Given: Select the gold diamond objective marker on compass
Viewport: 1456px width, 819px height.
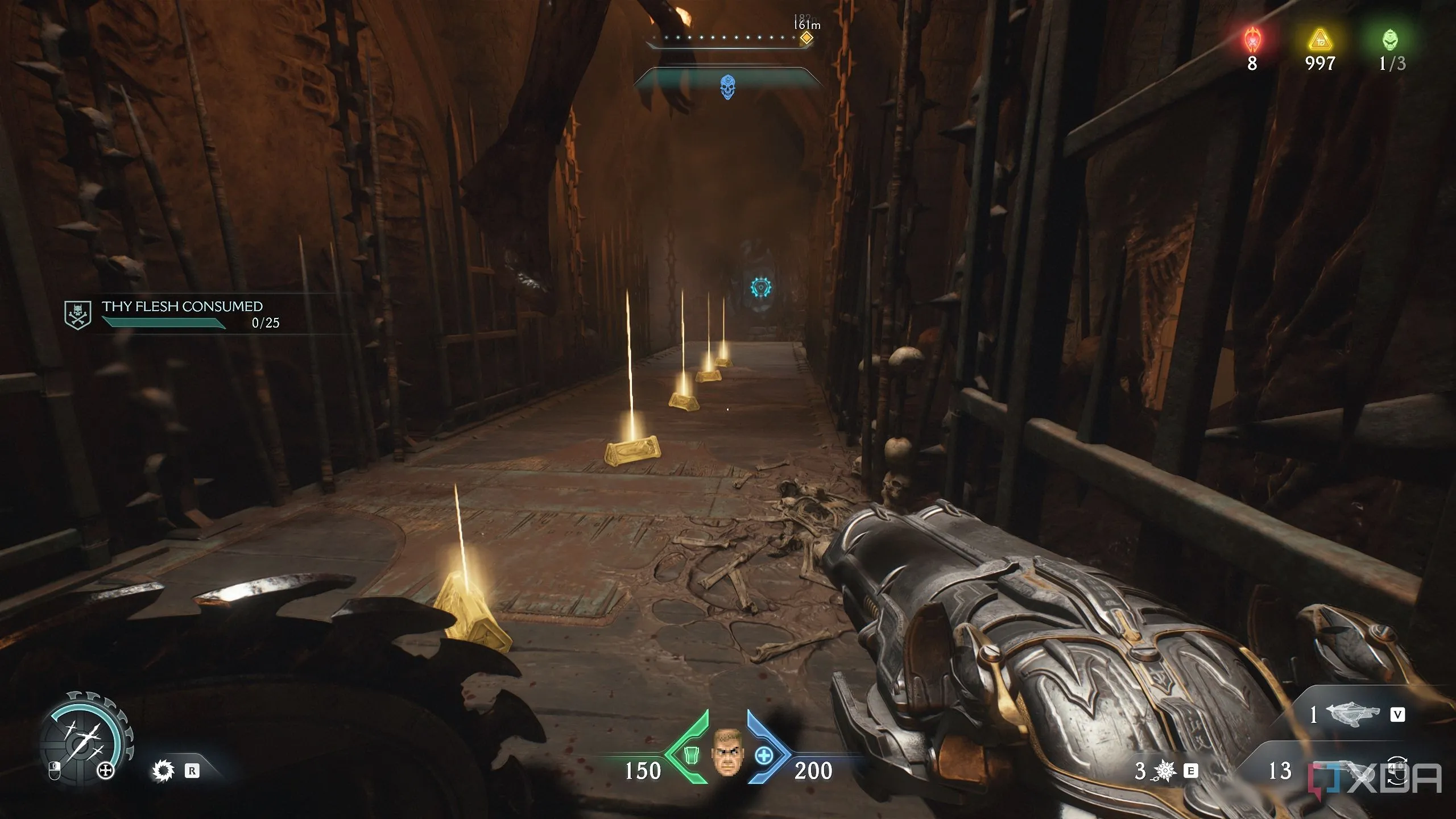Looking at the screenshot, I should click(806, 39).
